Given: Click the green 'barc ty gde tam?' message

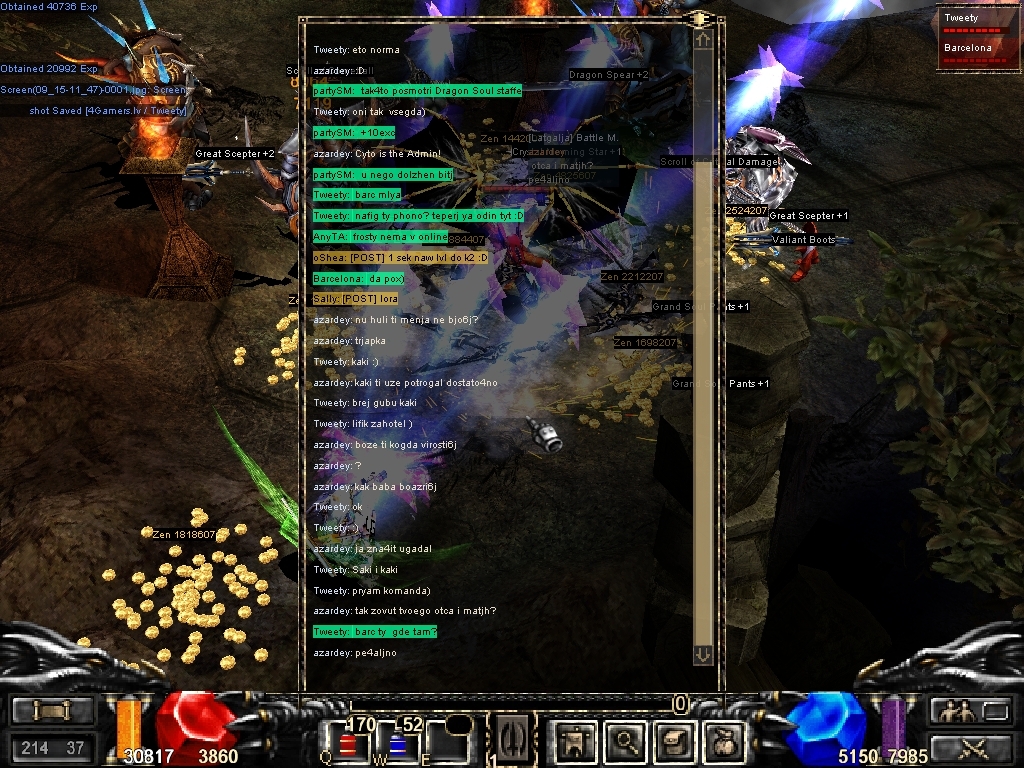Looking at the screenshot, I should [374, 632].
